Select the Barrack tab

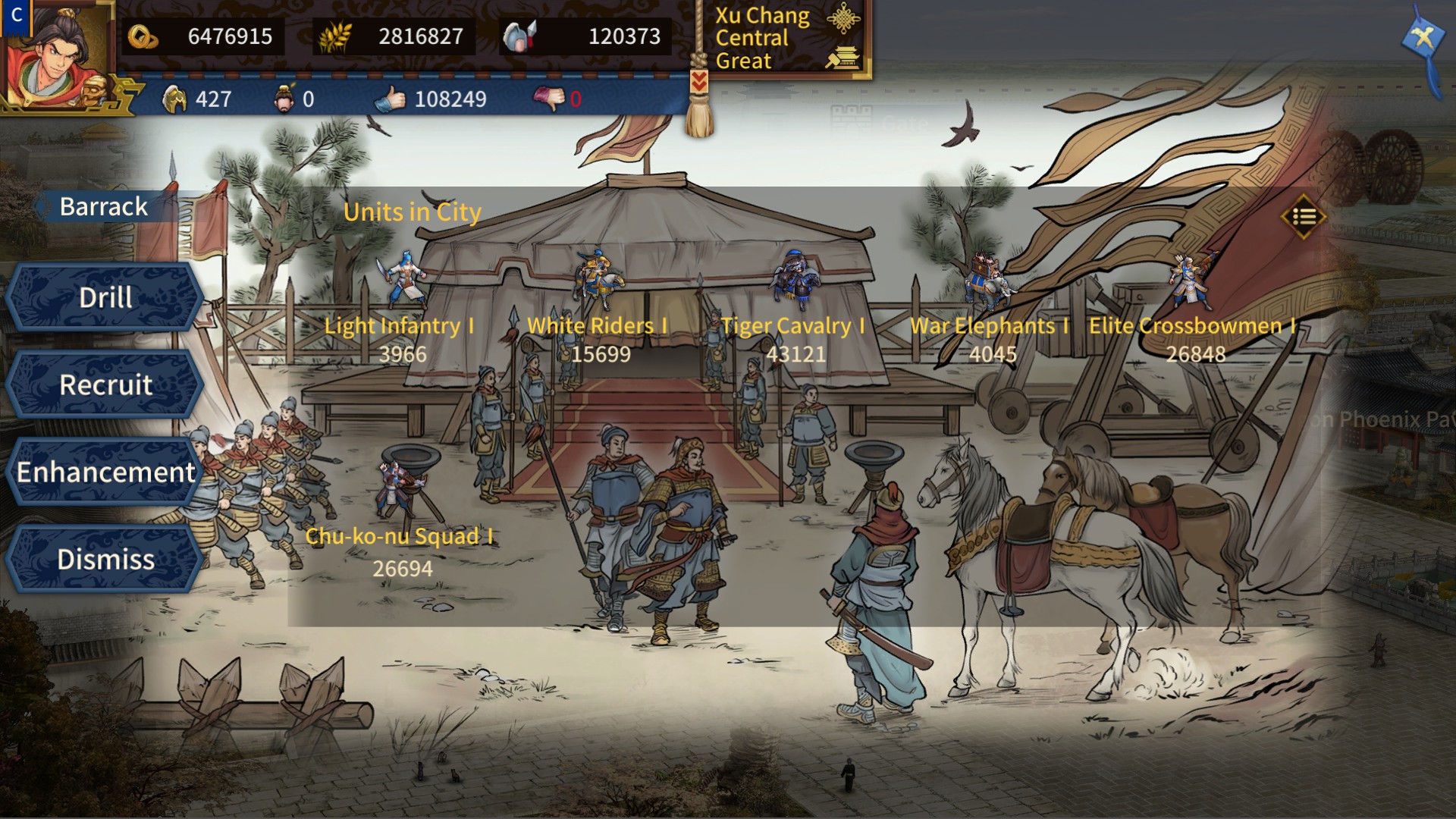pos(104,206)
